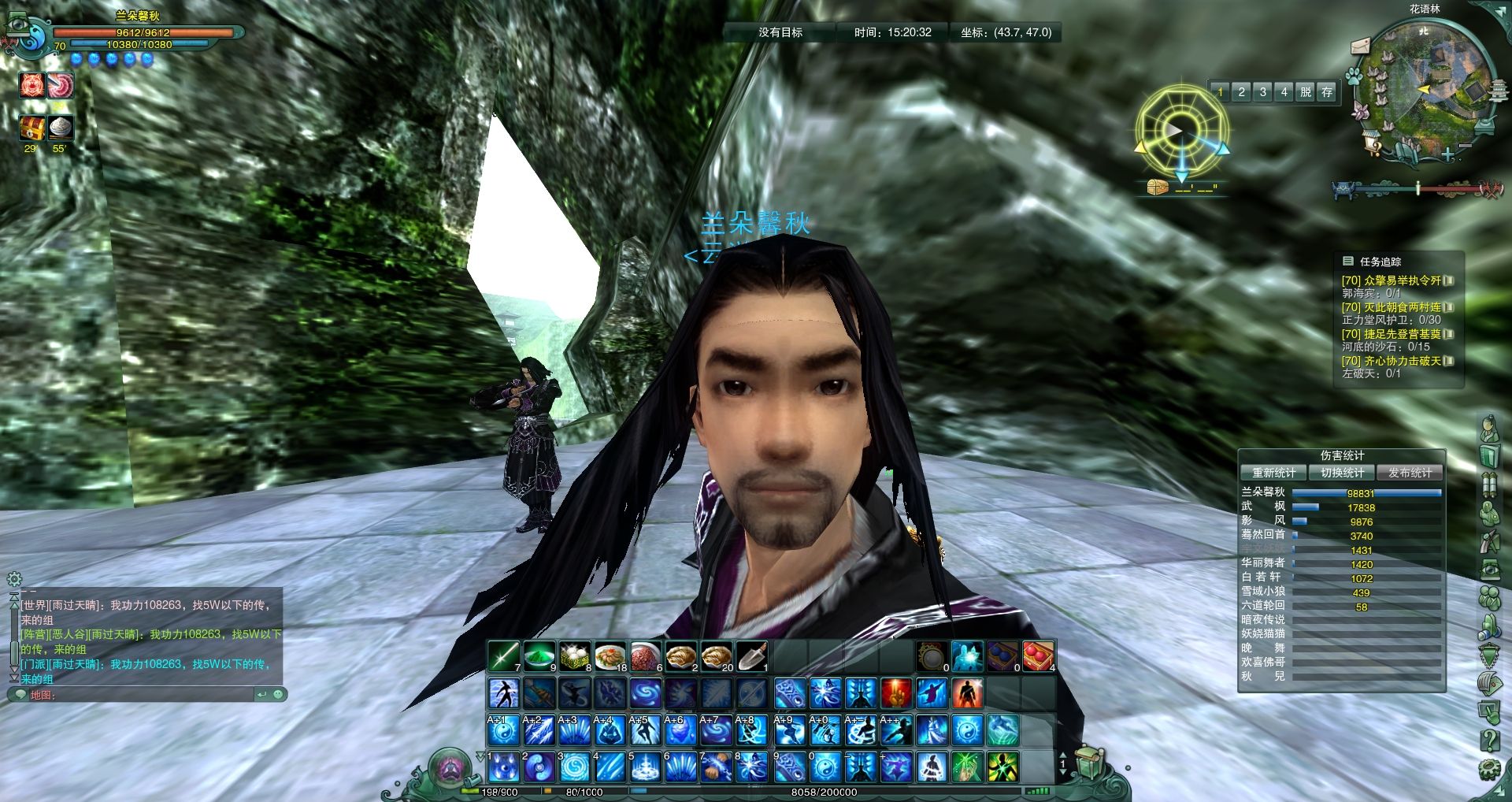The width and height of the screenshot is (1512, 802).
Task: Zoom in the minimap with plus button
Action: [1447, 155]
